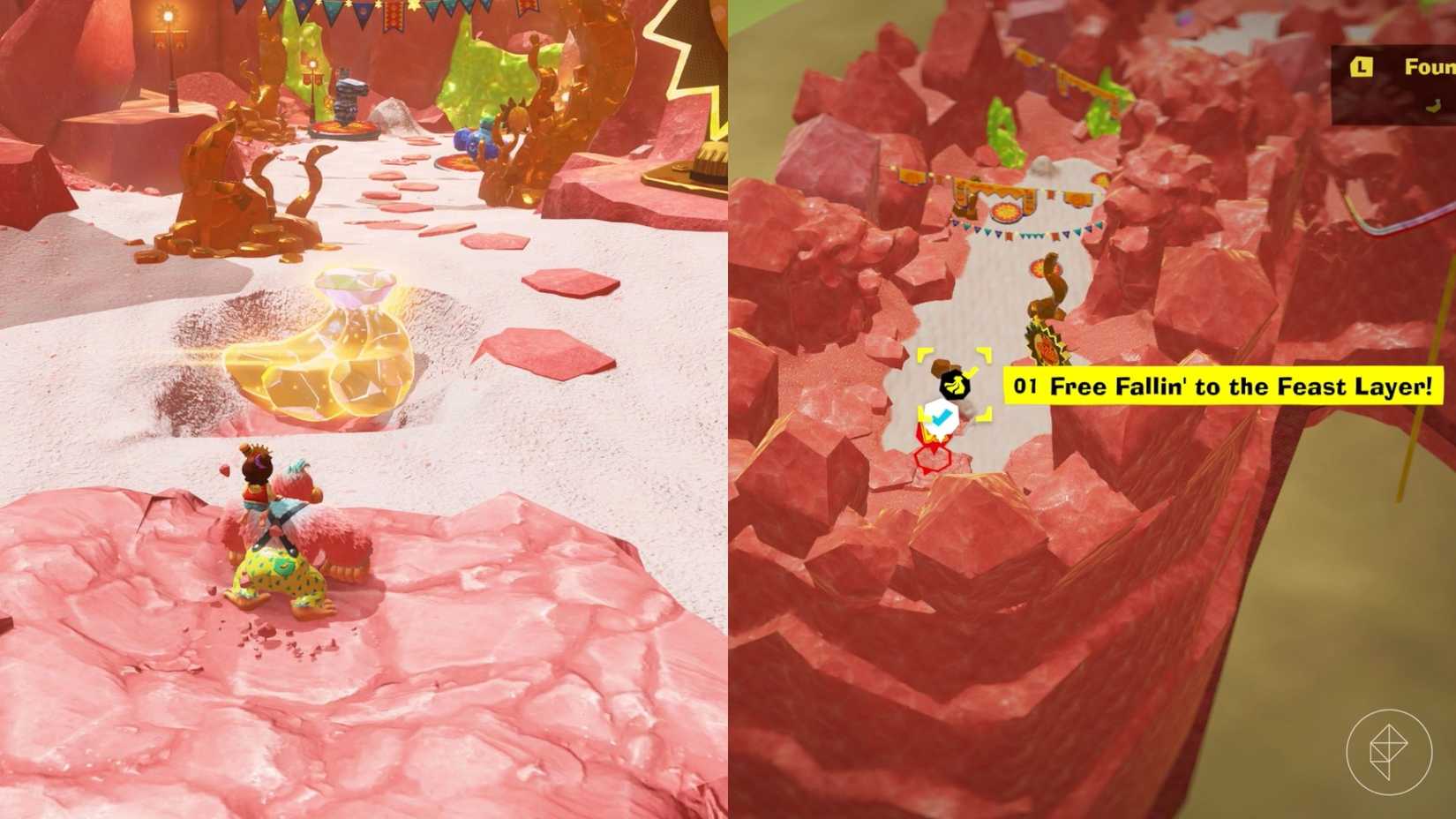Viewport: 1456px width, 819px height.
Task: Select the white checkmark collectible marker
Action: coord(940,417)
